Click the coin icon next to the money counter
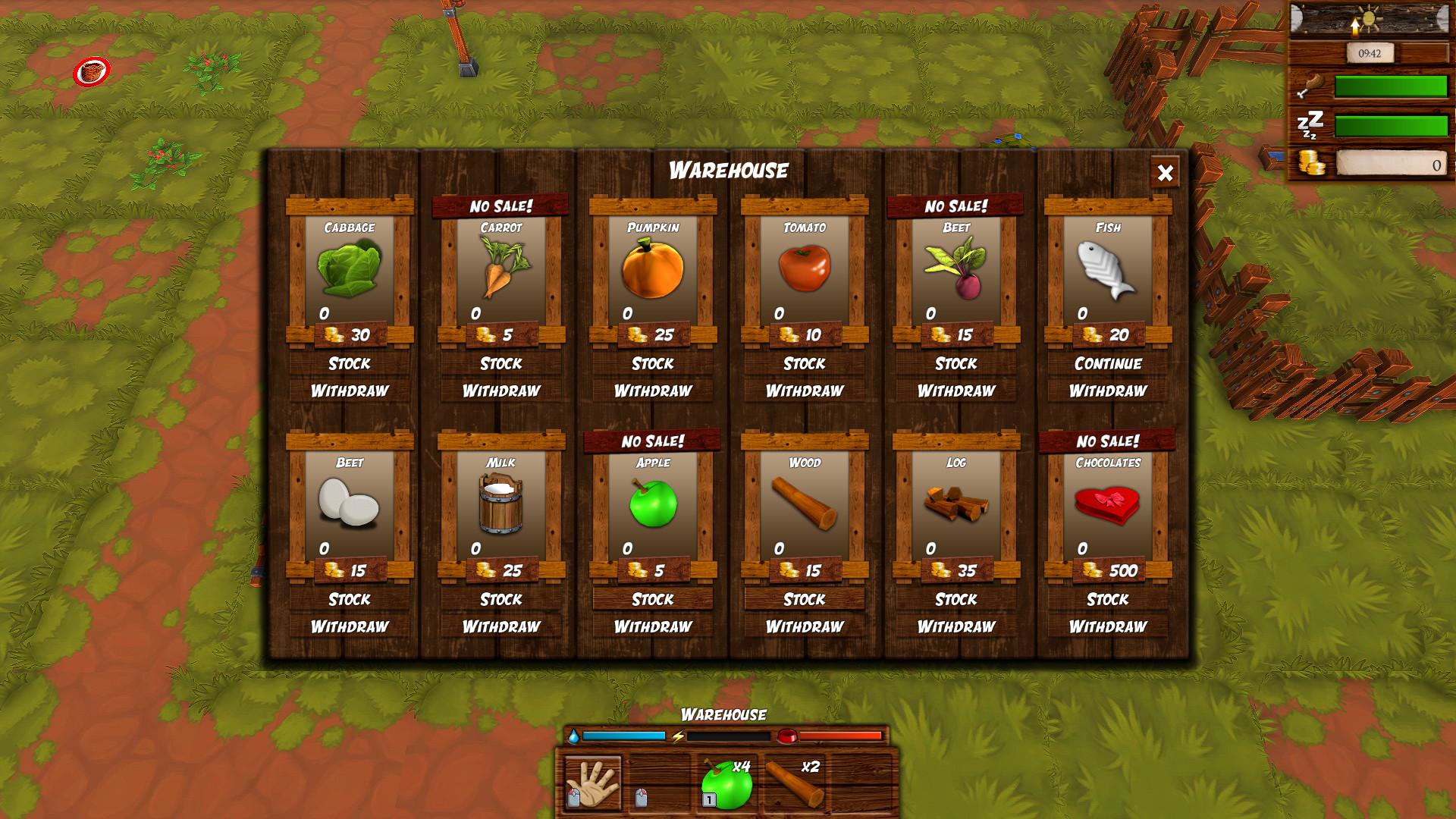1456x819 pixels. [x=1310, y=163]
